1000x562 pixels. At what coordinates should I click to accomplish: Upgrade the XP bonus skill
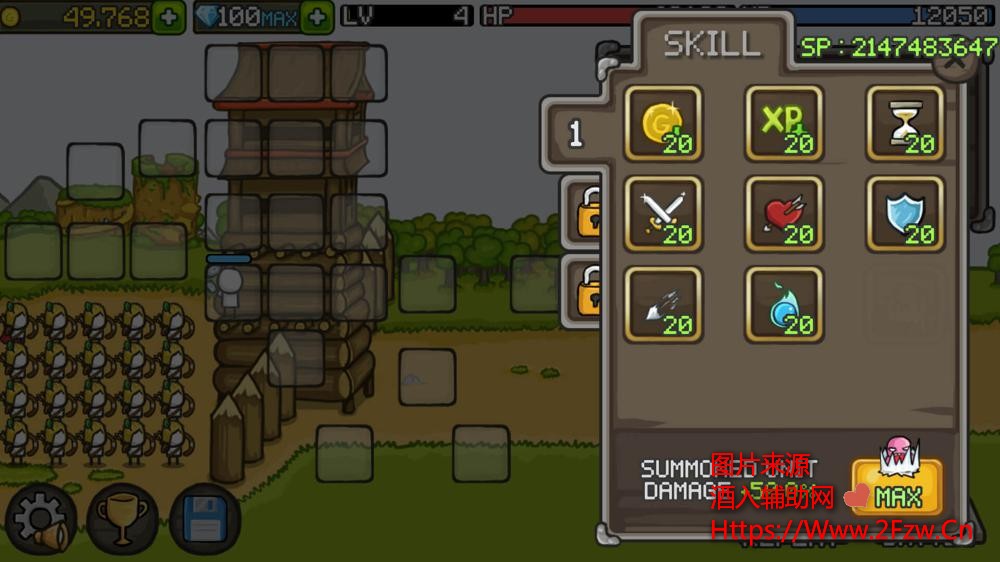(784, 124)
